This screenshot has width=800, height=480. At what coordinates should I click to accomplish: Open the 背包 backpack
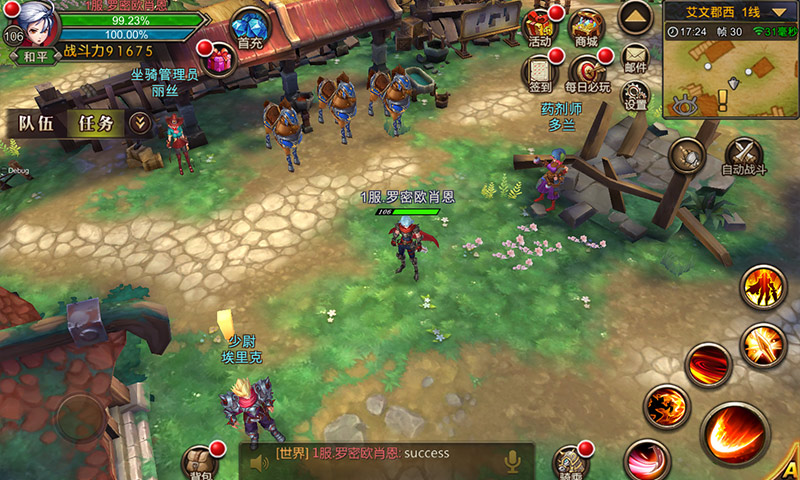click(200, 462)
